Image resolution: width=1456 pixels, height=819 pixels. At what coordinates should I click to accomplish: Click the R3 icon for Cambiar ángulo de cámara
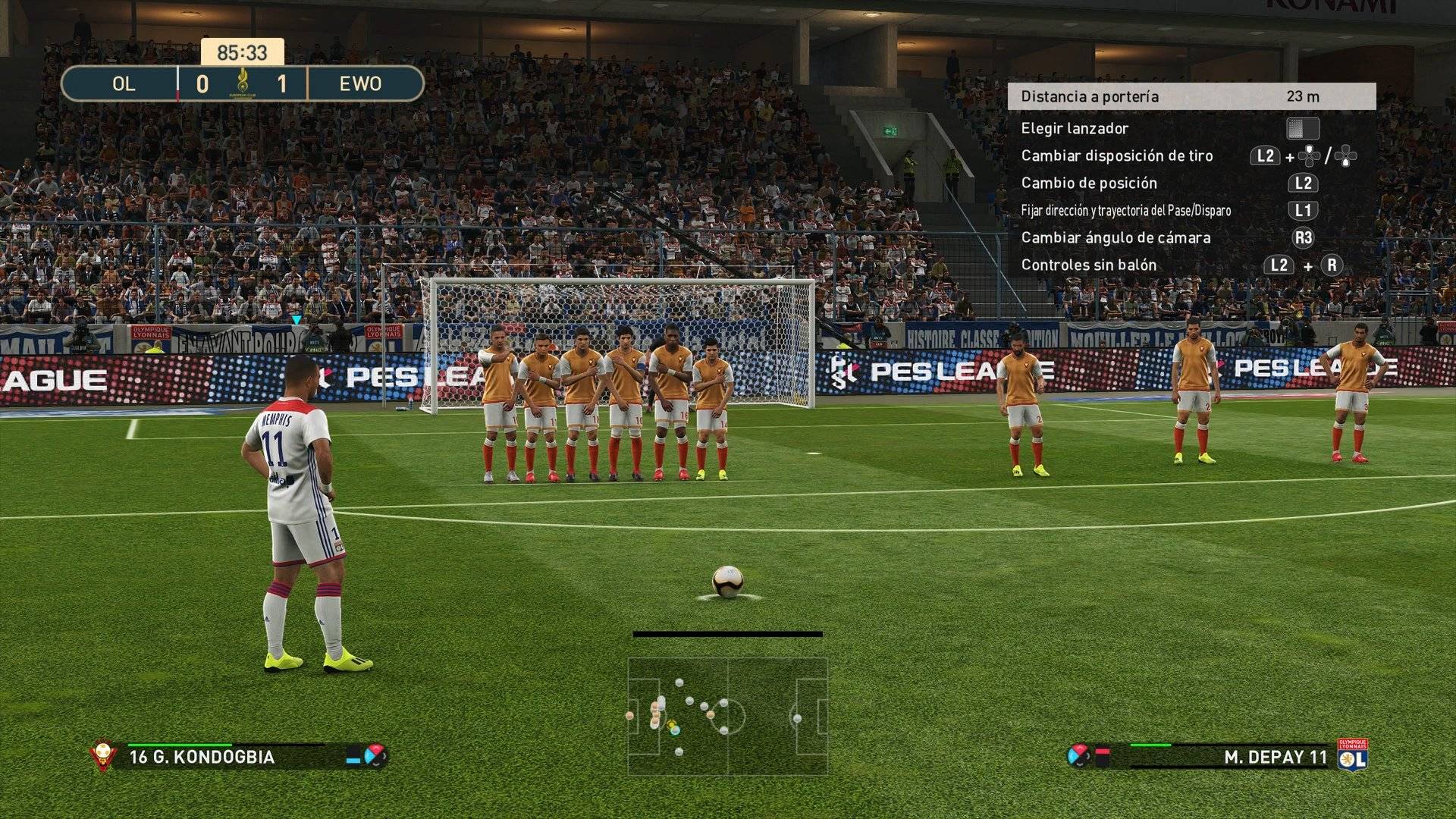pyautogui.click(x=1304, y=237)
